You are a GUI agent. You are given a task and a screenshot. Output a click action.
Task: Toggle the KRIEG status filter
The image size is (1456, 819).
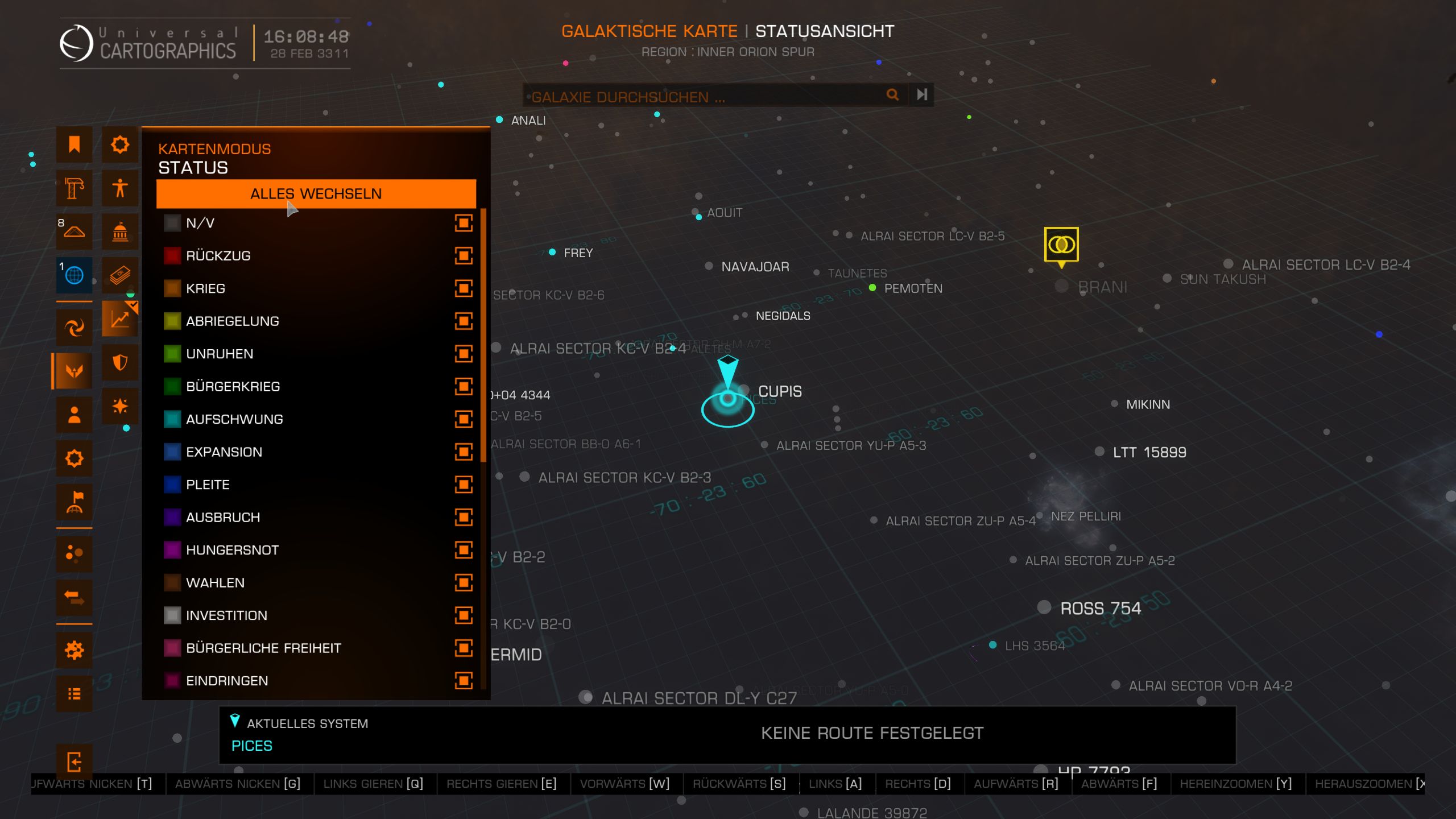(464, 288)
